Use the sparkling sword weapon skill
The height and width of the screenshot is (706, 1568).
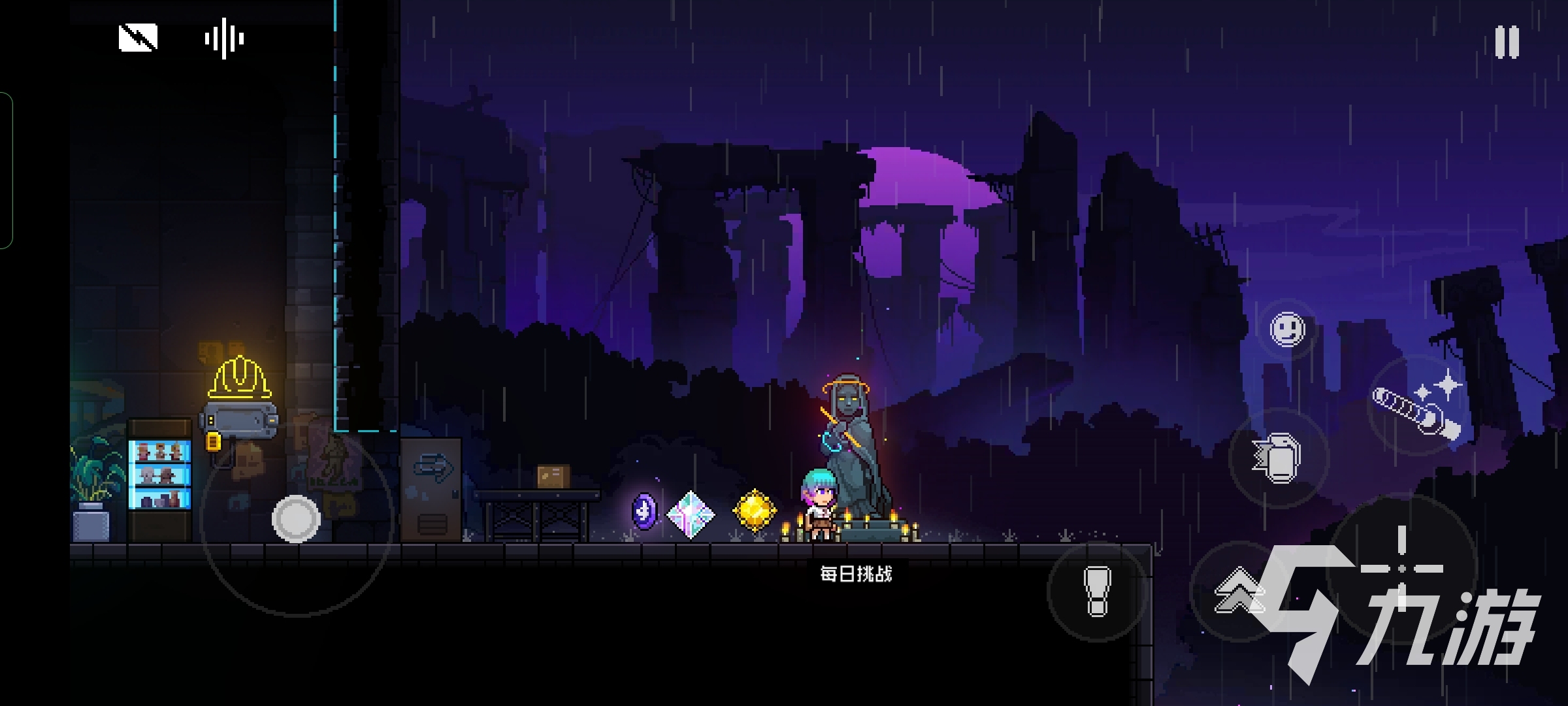(x=1418, y=407)
